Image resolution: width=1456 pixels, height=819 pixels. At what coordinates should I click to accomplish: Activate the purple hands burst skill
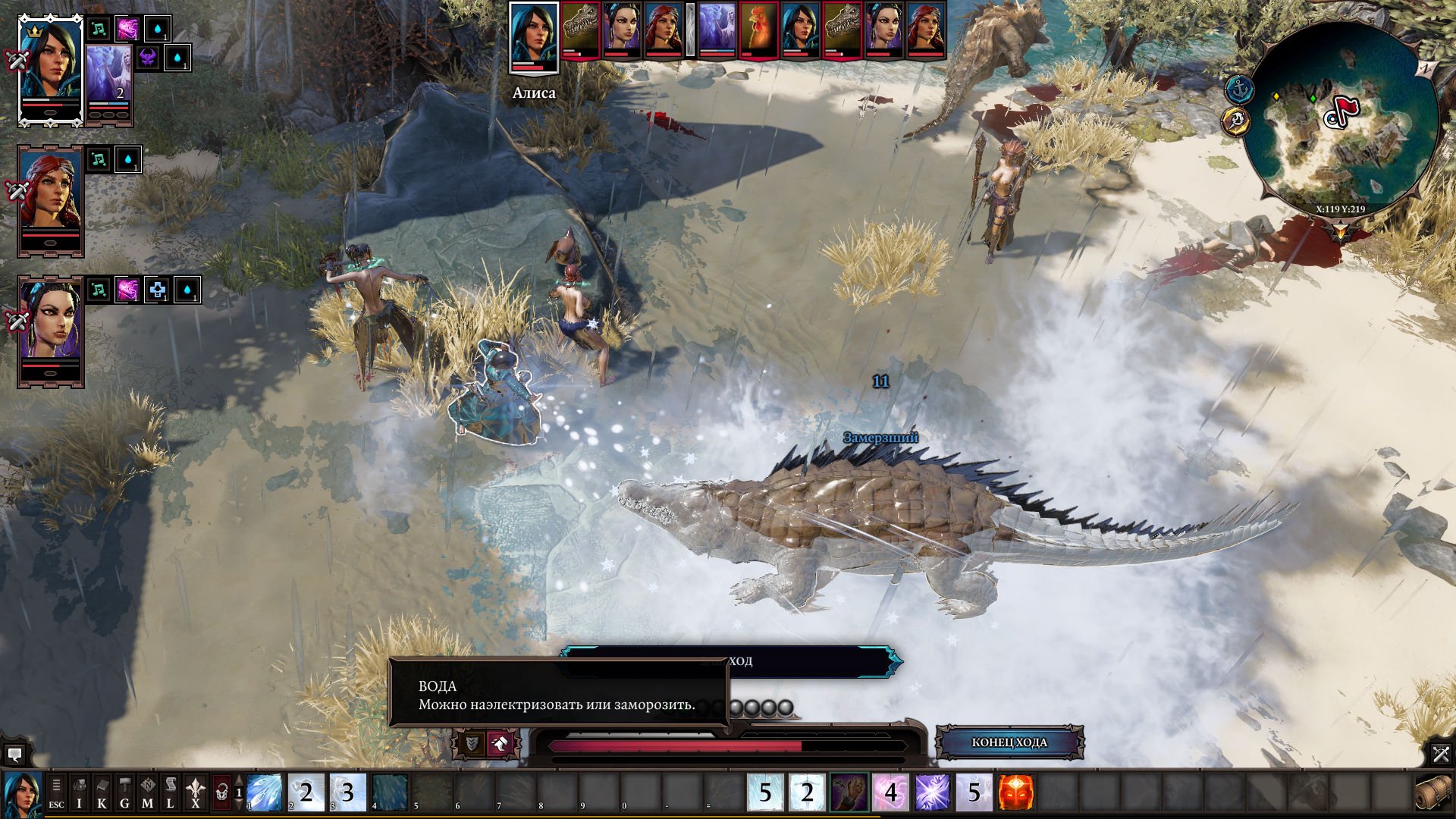[932, 792]
